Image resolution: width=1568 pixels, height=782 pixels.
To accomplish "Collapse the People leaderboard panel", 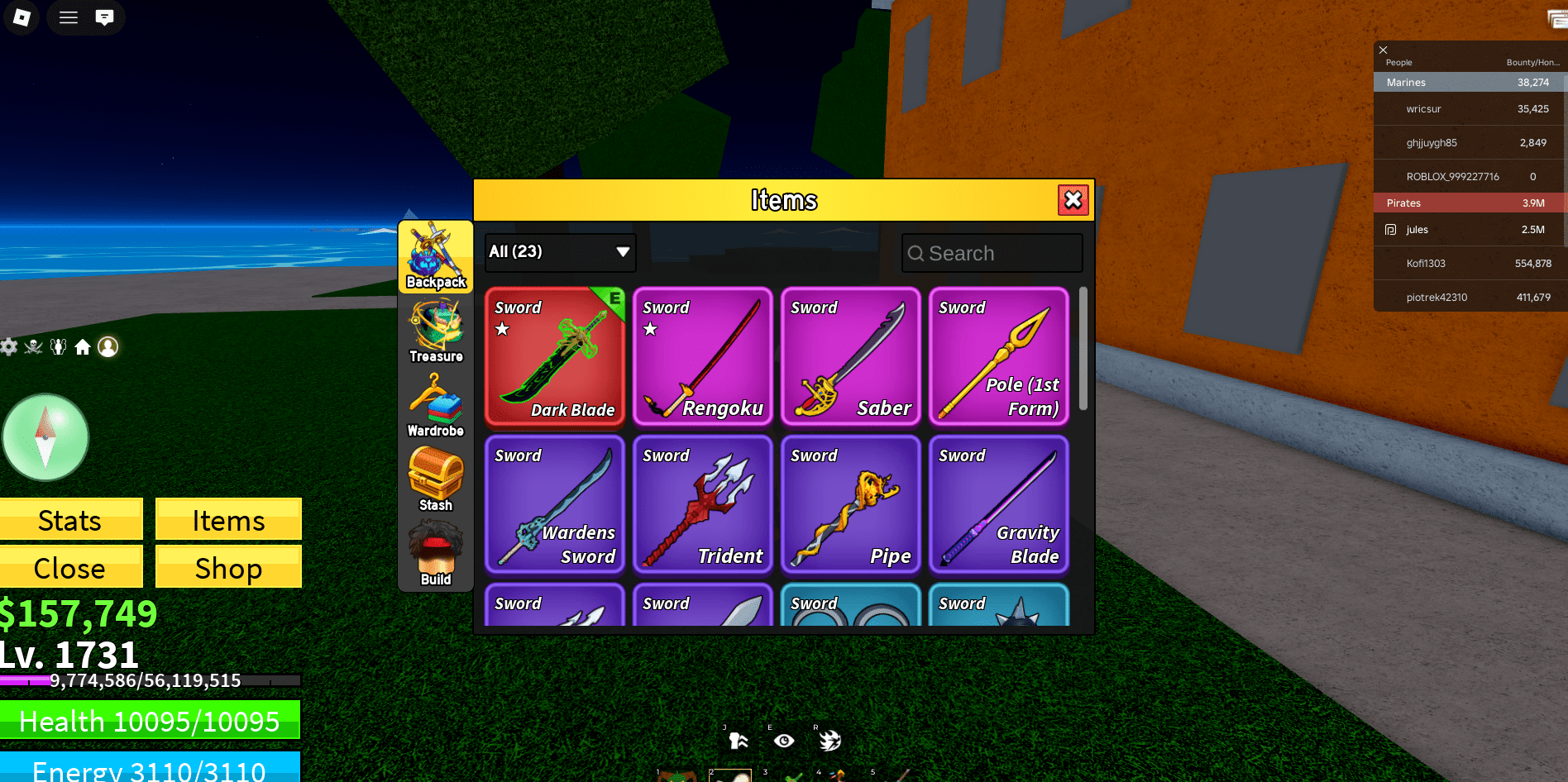I will coord(1382,50).
